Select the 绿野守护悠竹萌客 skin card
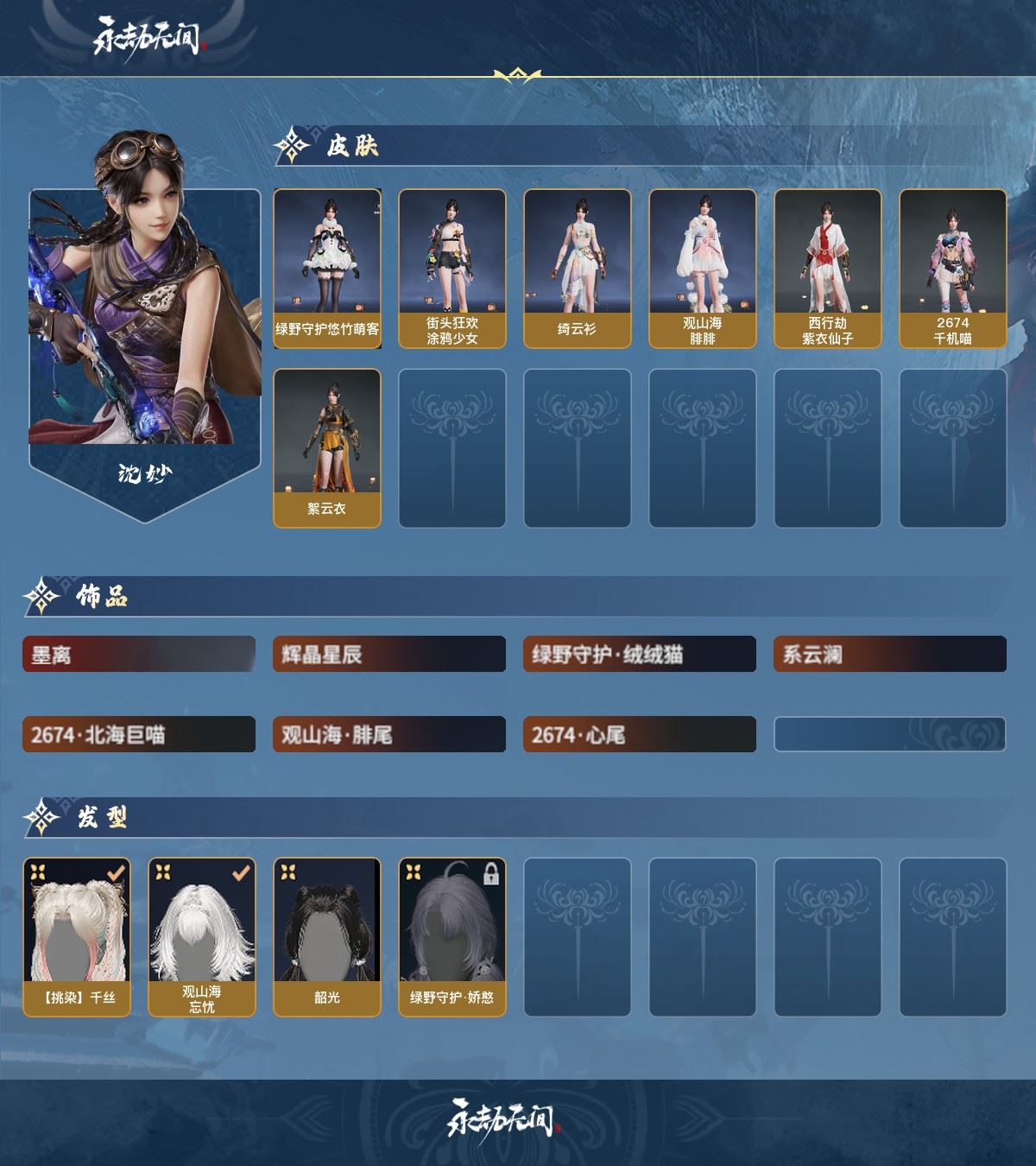 point(327,269)
